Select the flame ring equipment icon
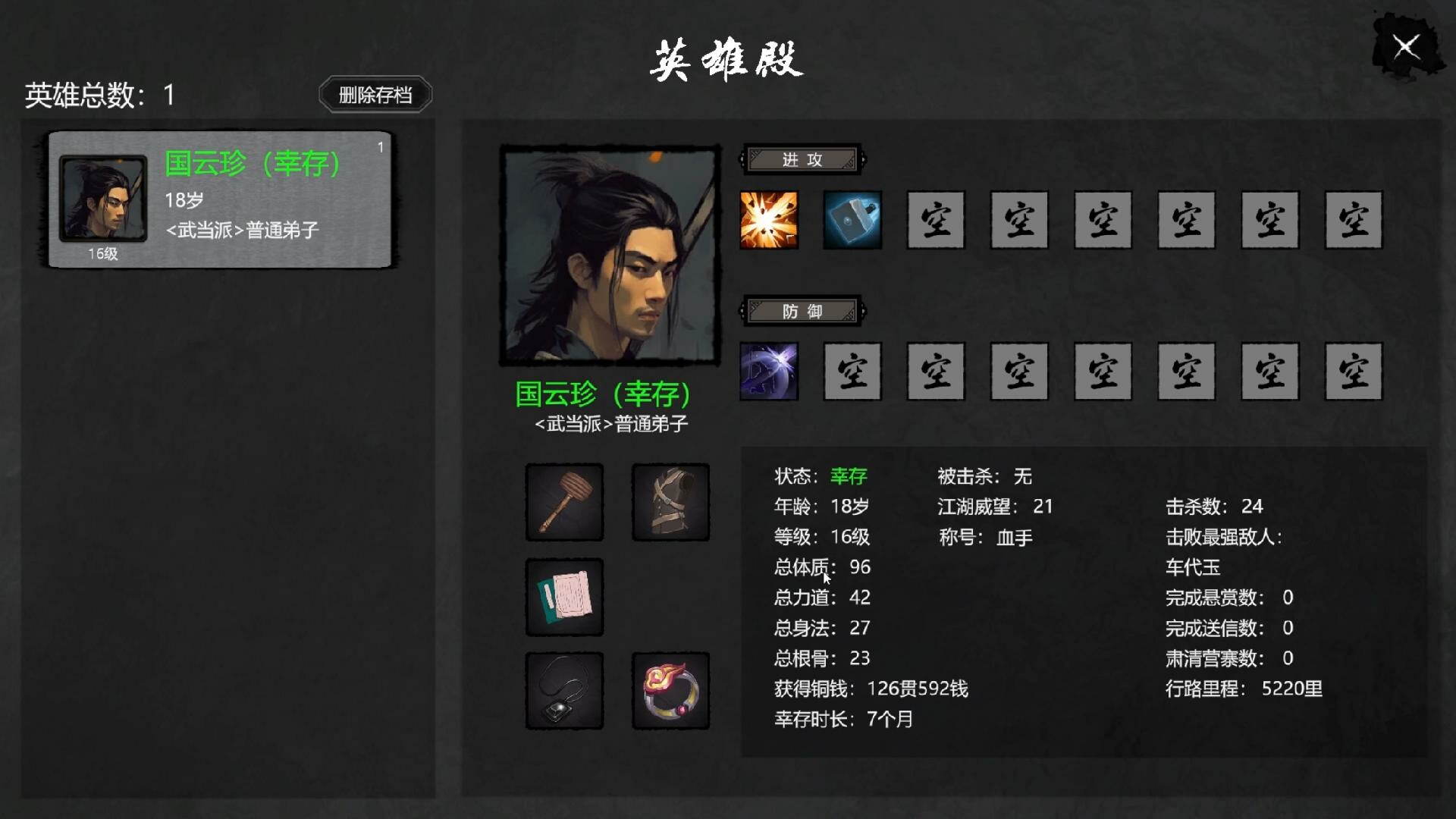 [670, 691]
